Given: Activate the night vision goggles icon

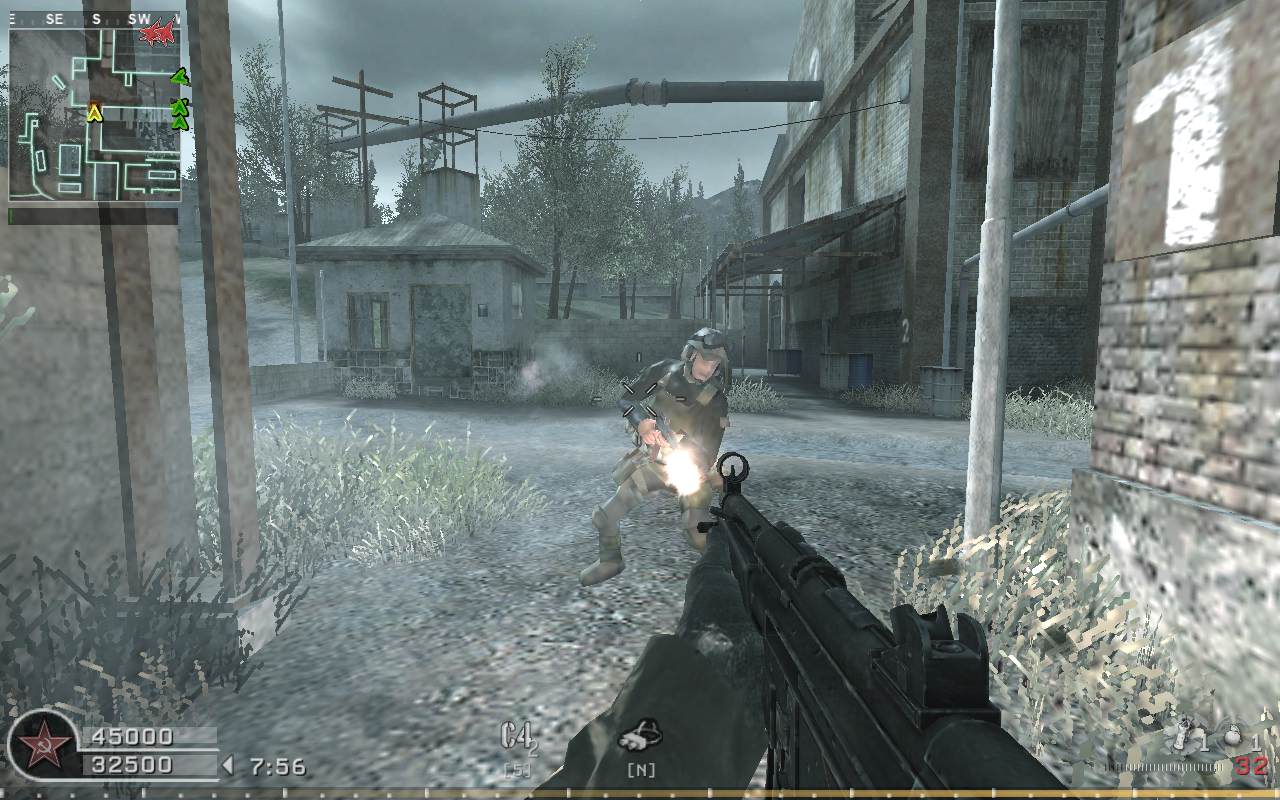Looking at the screenshot, I should pyautogui.click(x=639, y=737).
